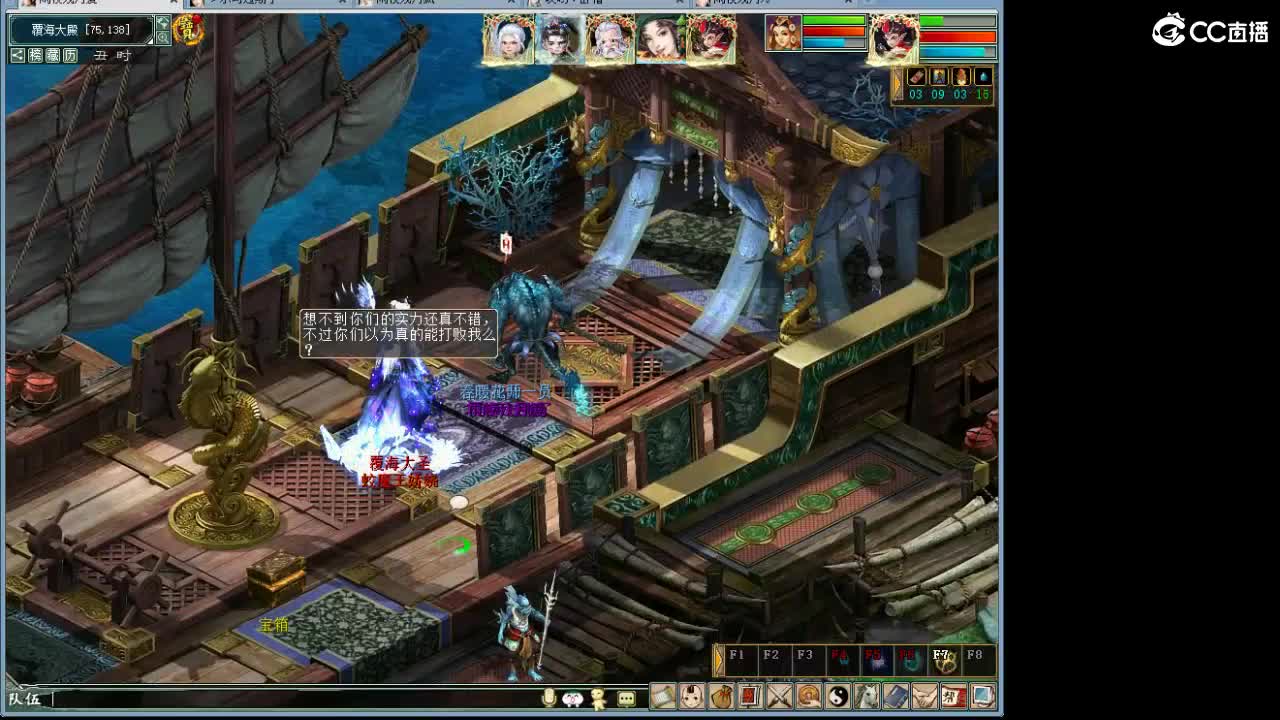Click the microphone voice chat icon
The width and height of the screenshot is (1280, 720).
click(x=549, y=699)
